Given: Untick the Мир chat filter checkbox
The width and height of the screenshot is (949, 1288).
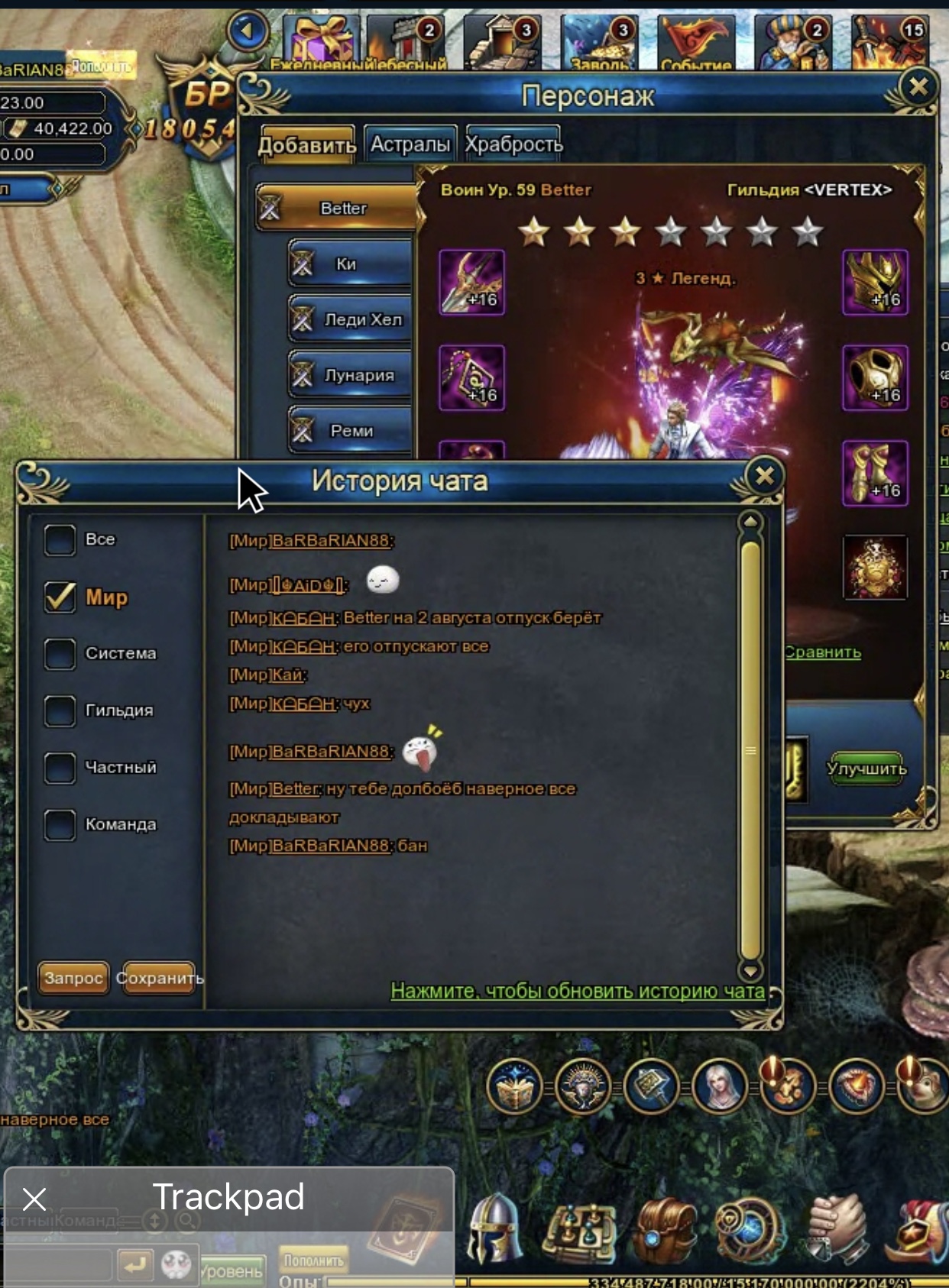Looking at the screenshot, I should click(x=60, y=597).
